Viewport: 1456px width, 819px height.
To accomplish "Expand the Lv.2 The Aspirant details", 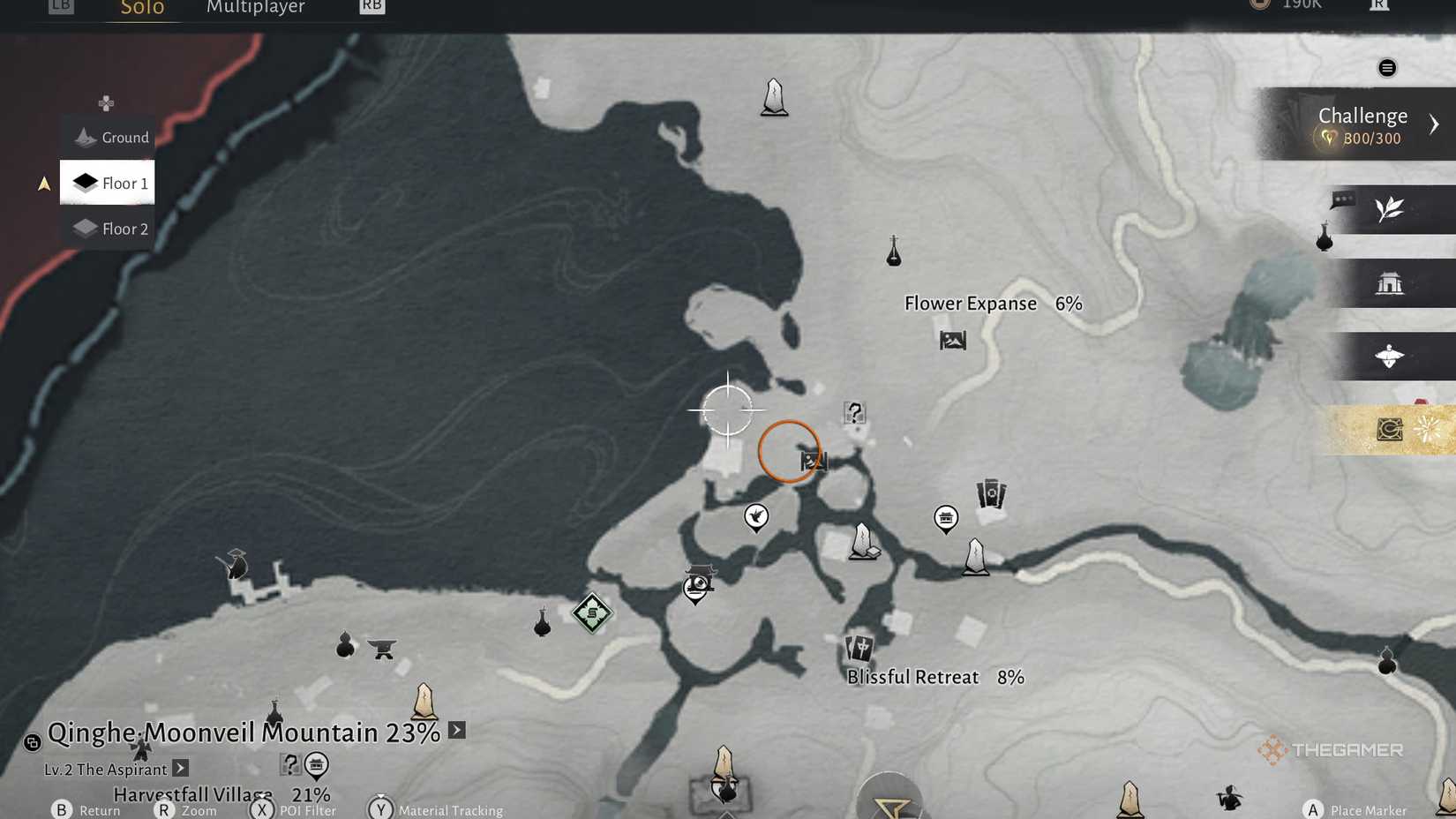I will pyautogui.click(x=179, y=768).
